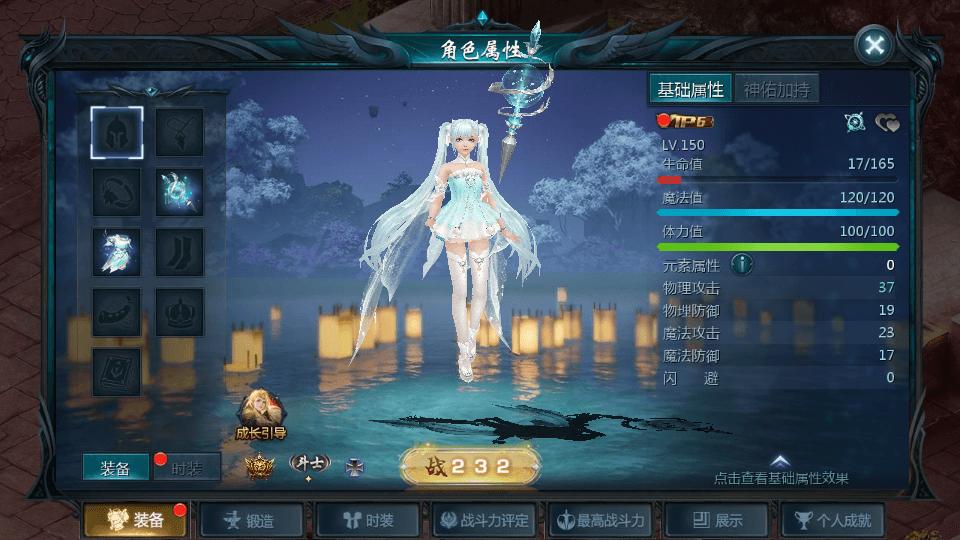Image resolution: width=960 pixels, height=540 pixels.
Task: Open the 展示 showcase menu
Action: click(x=716, y=520)
